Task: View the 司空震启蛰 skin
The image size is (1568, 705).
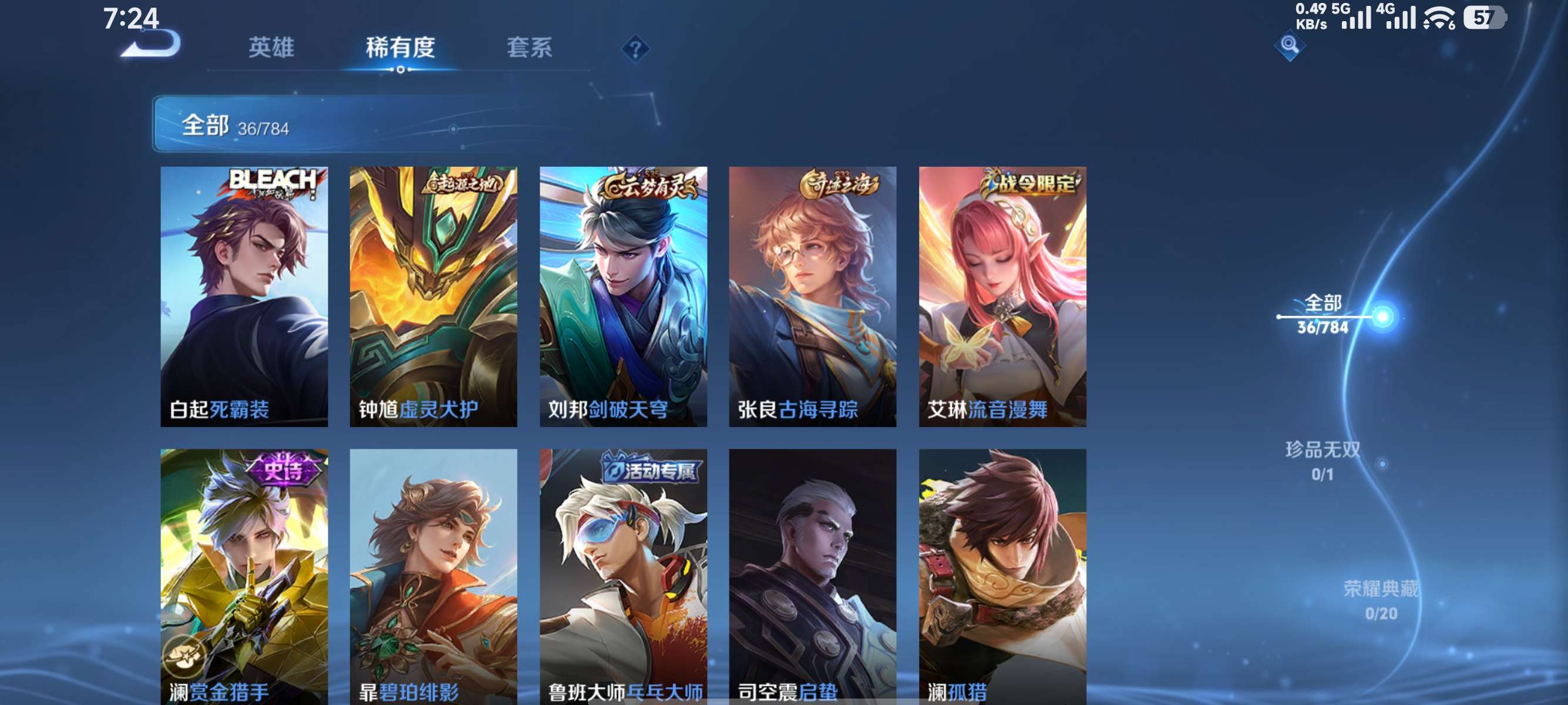Action: [813, 578]
